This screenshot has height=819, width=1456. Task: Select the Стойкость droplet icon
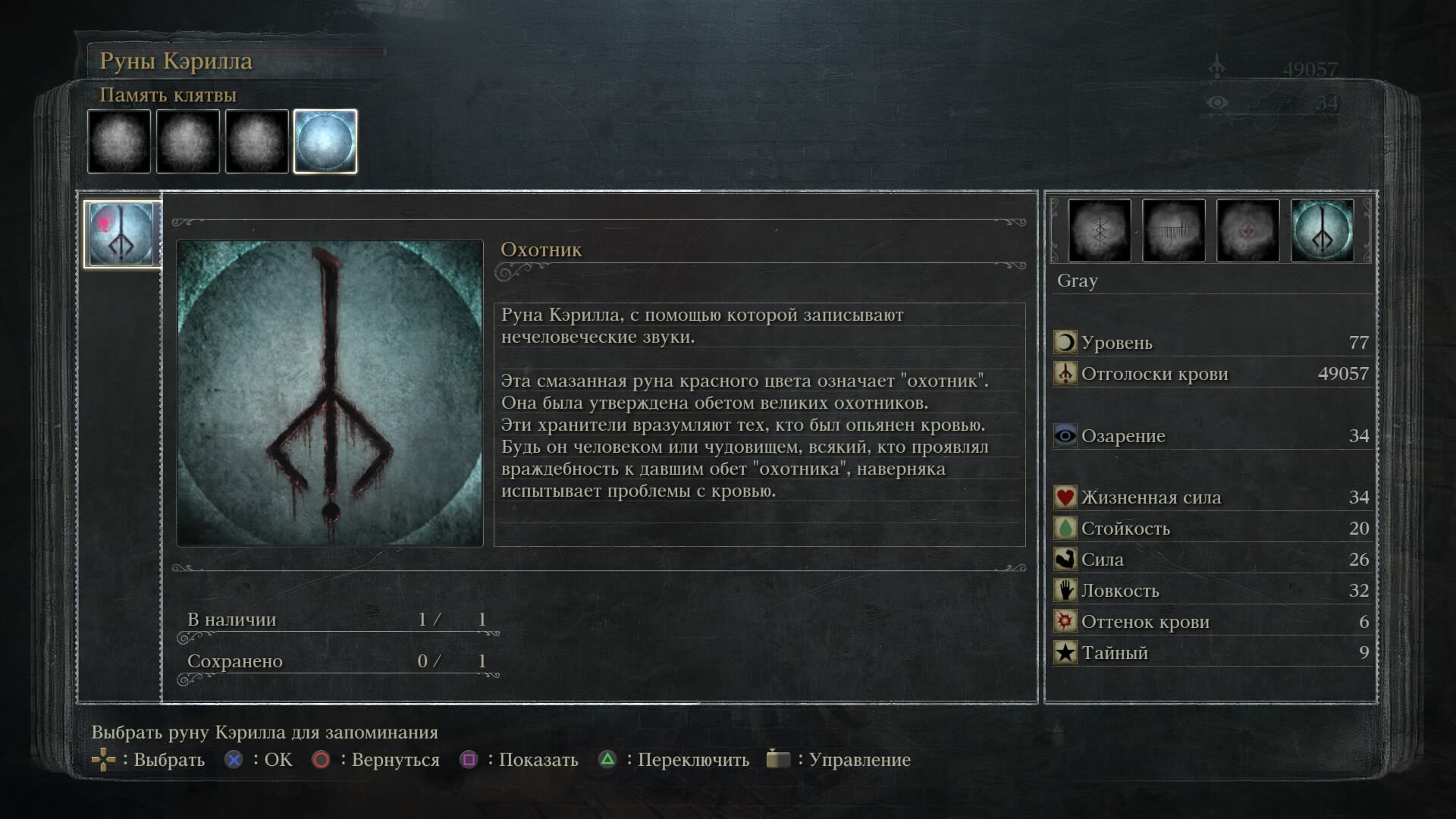[x=1065, y=528]
